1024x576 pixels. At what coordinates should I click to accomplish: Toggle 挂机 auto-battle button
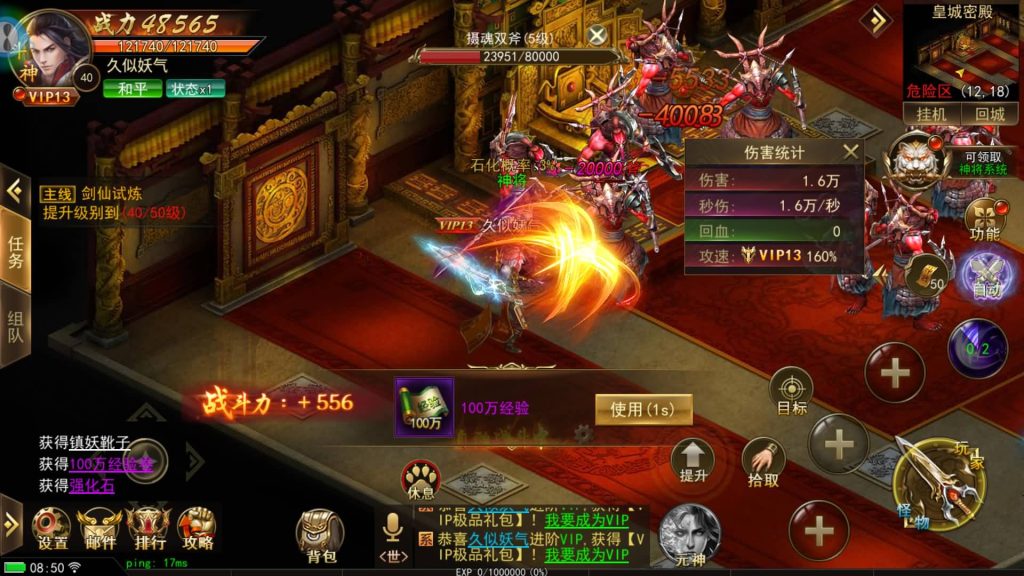pos(931,114)
